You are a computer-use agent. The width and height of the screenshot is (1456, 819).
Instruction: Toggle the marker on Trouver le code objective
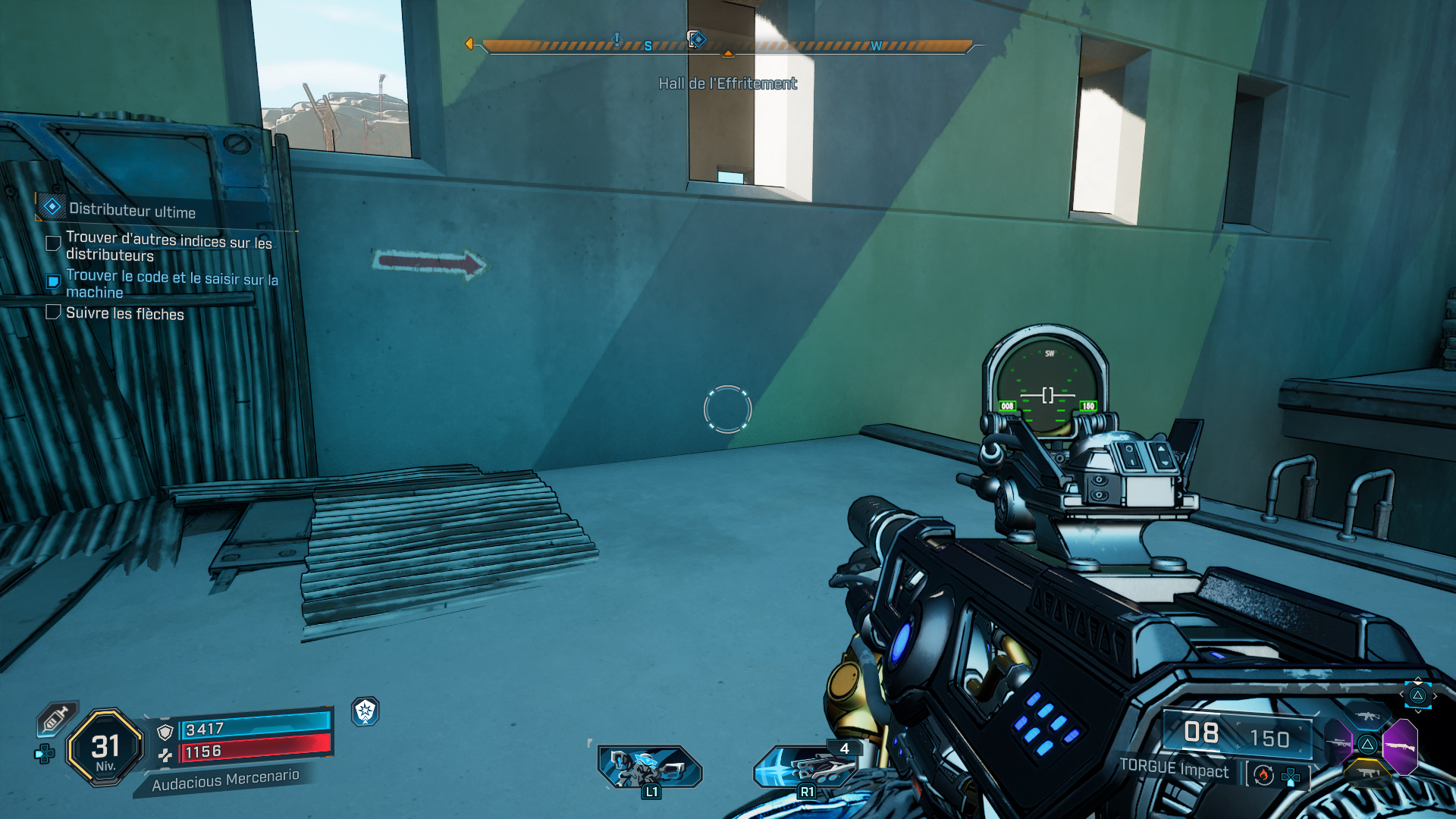coord(53,281)
